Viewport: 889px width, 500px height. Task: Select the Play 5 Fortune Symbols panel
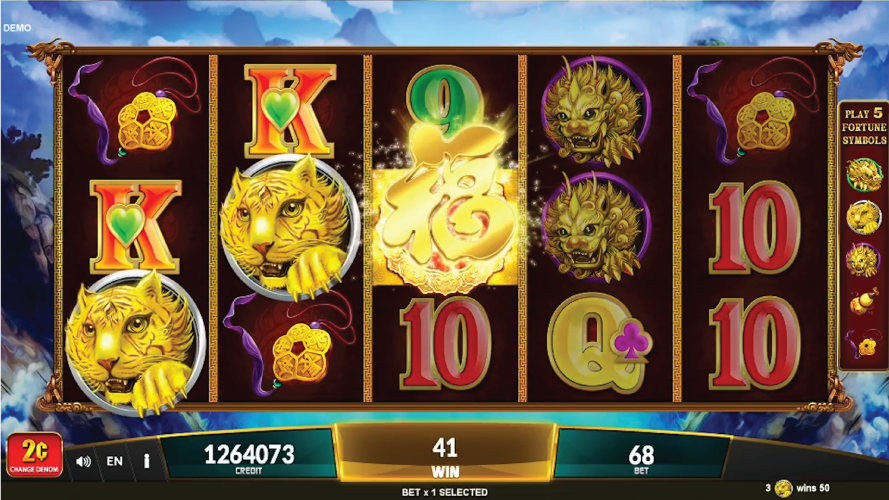pos(863,126)
